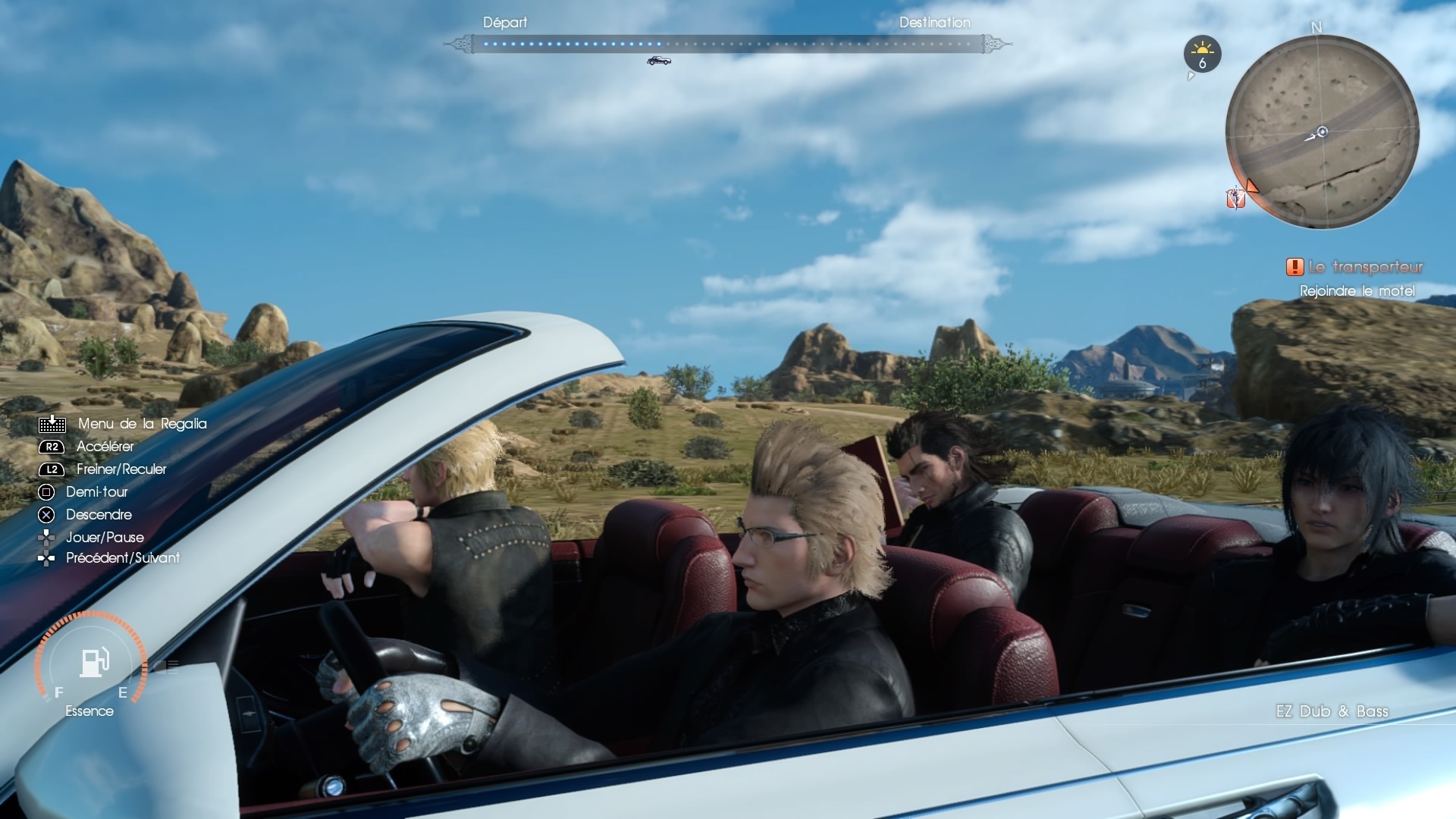Open the circular minimap

click(x=1322, y=132)
